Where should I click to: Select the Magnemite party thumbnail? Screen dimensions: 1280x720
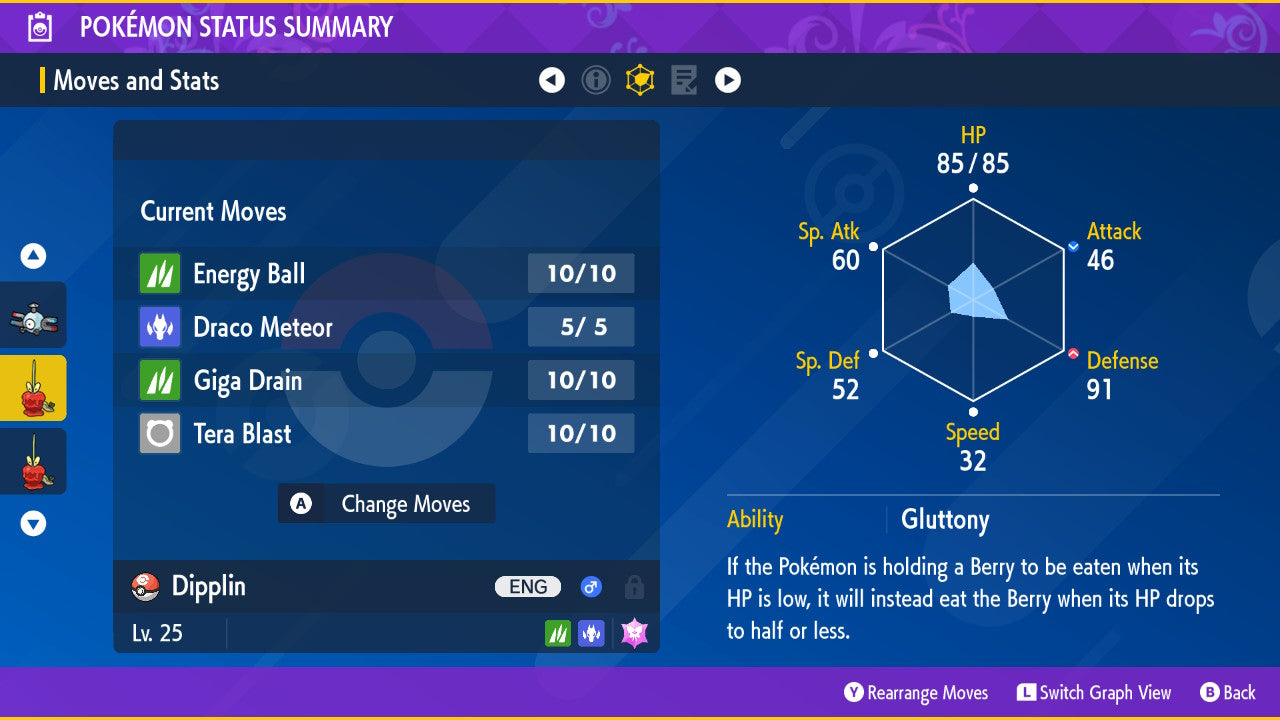33,315
